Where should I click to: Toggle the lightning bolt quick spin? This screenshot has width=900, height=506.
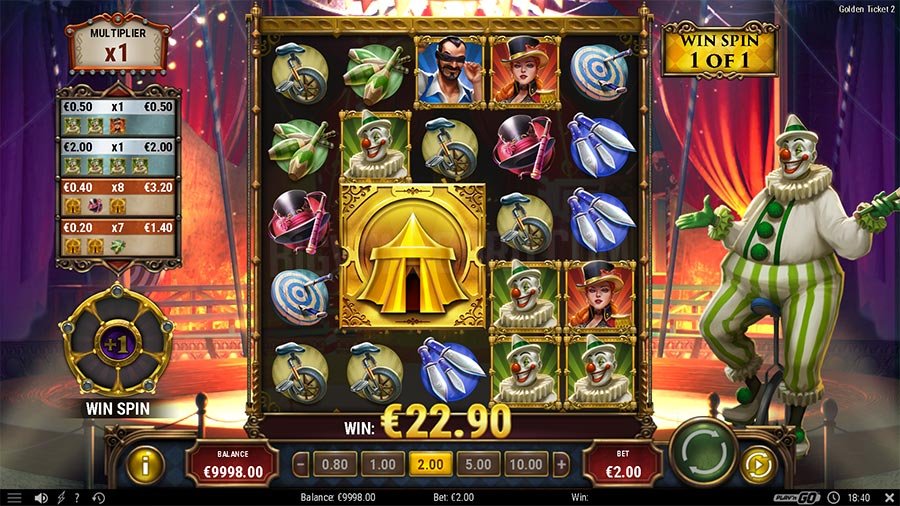[x=60, y=497]
